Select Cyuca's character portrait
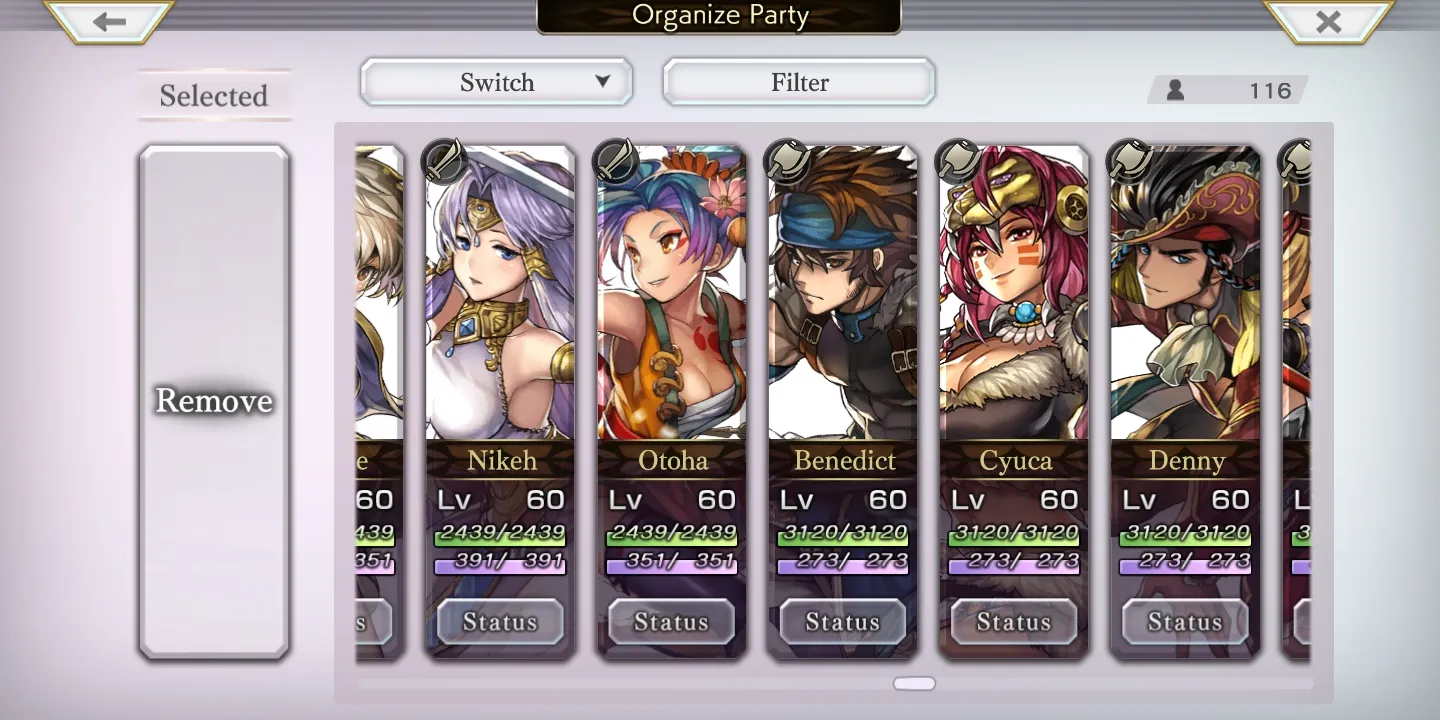This screenshot has height=720, width=1440. (x=1013, y=300)
